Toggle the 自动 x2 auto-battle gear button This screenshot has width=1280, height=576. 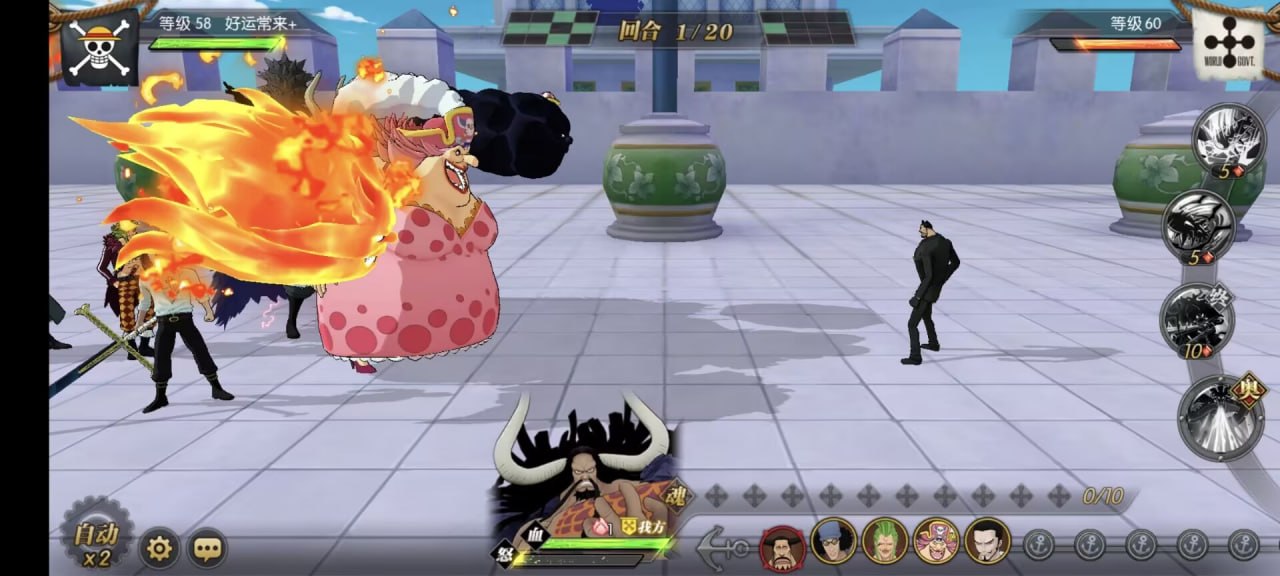point(97,535)
